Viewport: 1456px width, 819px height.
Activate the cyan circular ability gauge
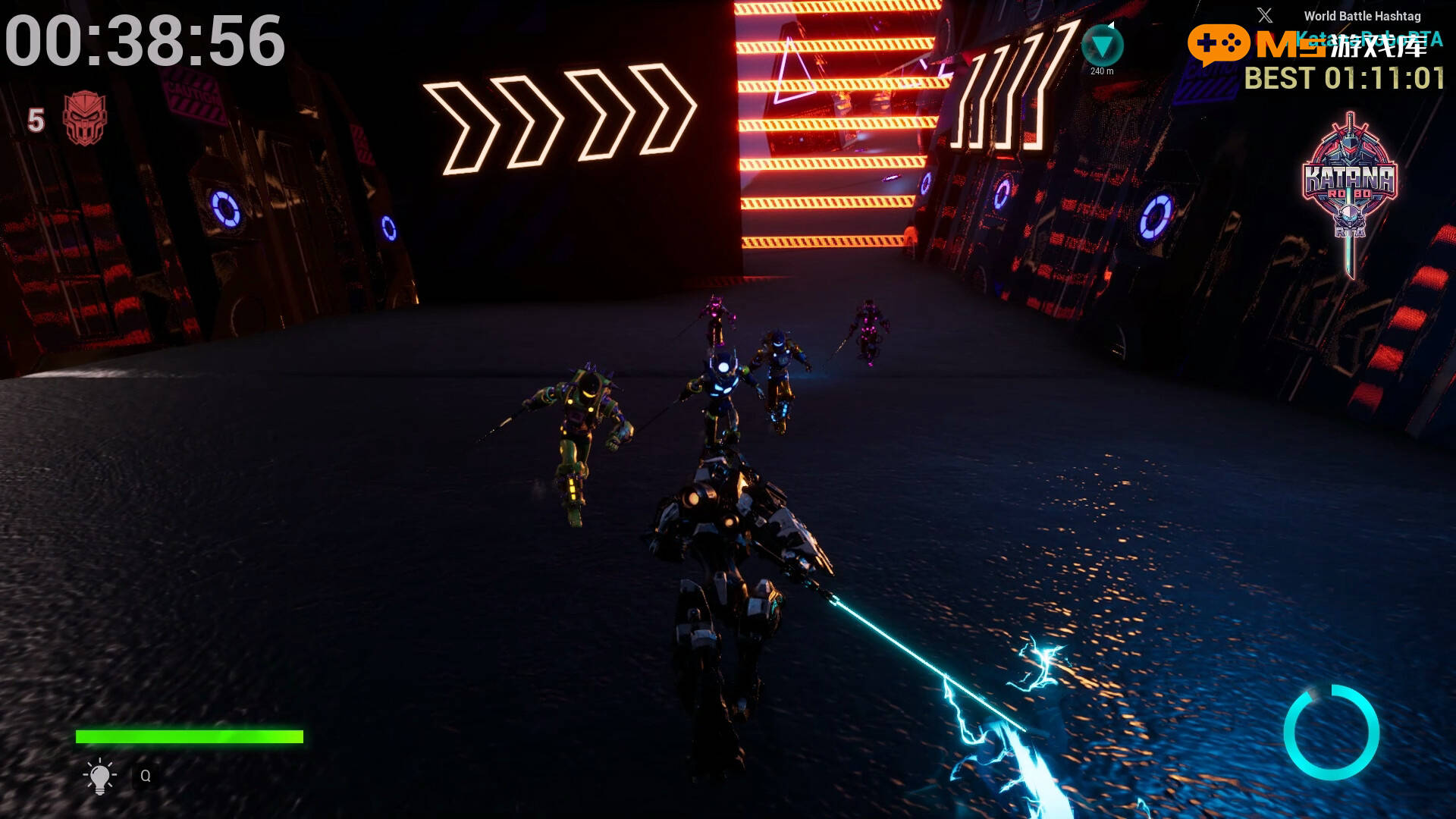1331,732
